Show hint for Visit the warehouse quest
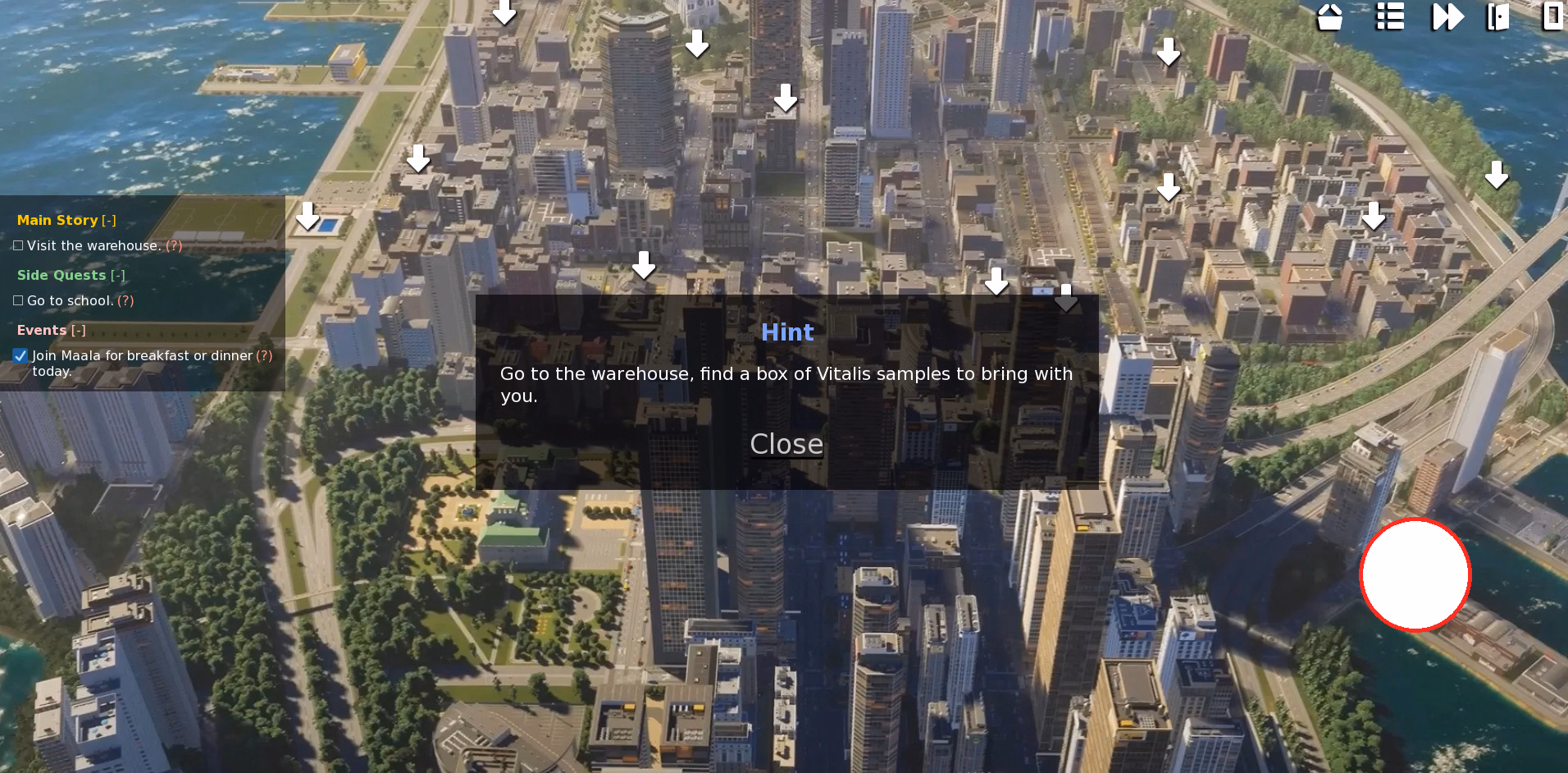 [174, 245]
